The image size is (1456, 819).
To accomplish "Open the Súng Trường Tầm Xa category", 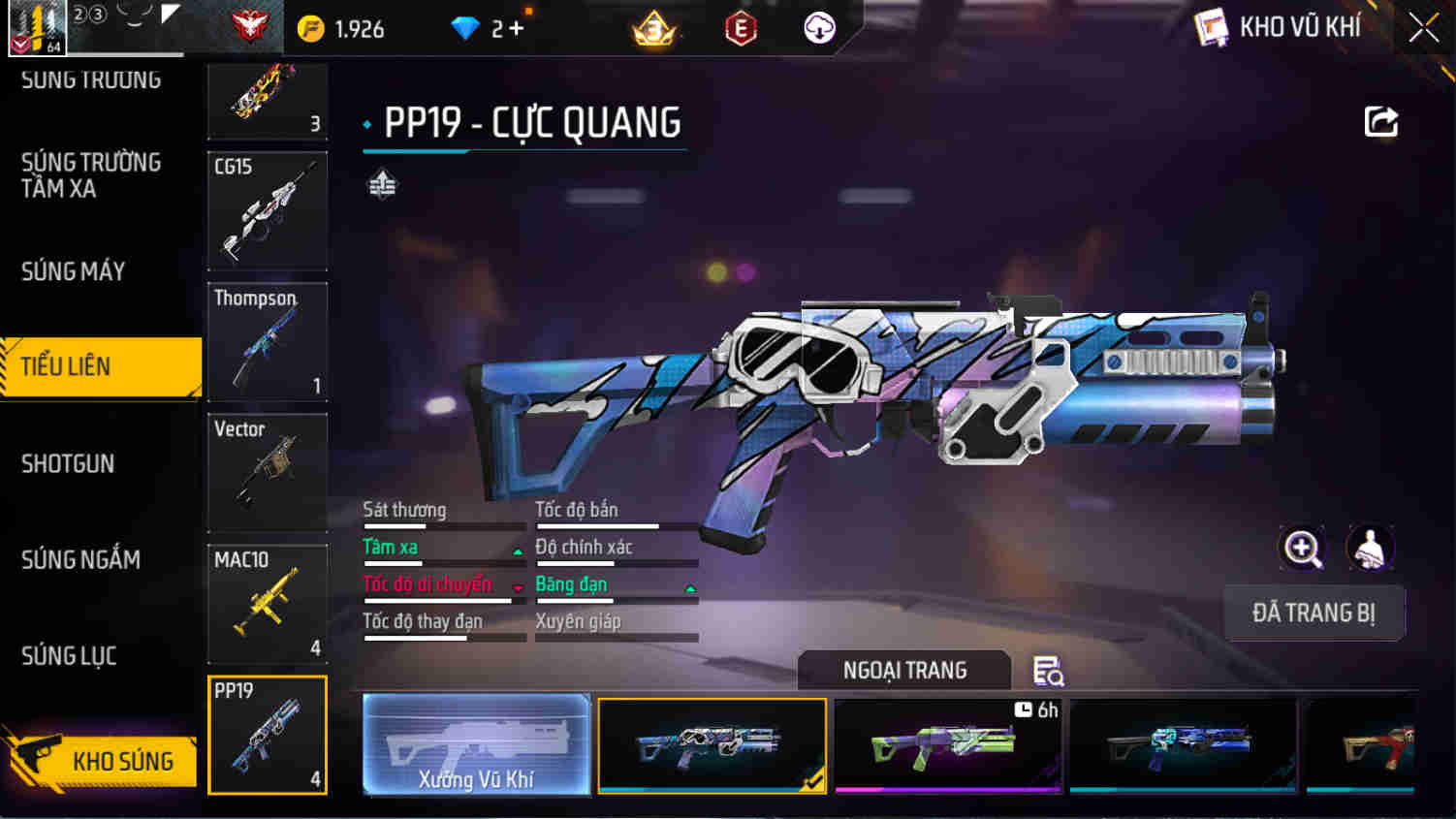I will click(x=91, y=175).
